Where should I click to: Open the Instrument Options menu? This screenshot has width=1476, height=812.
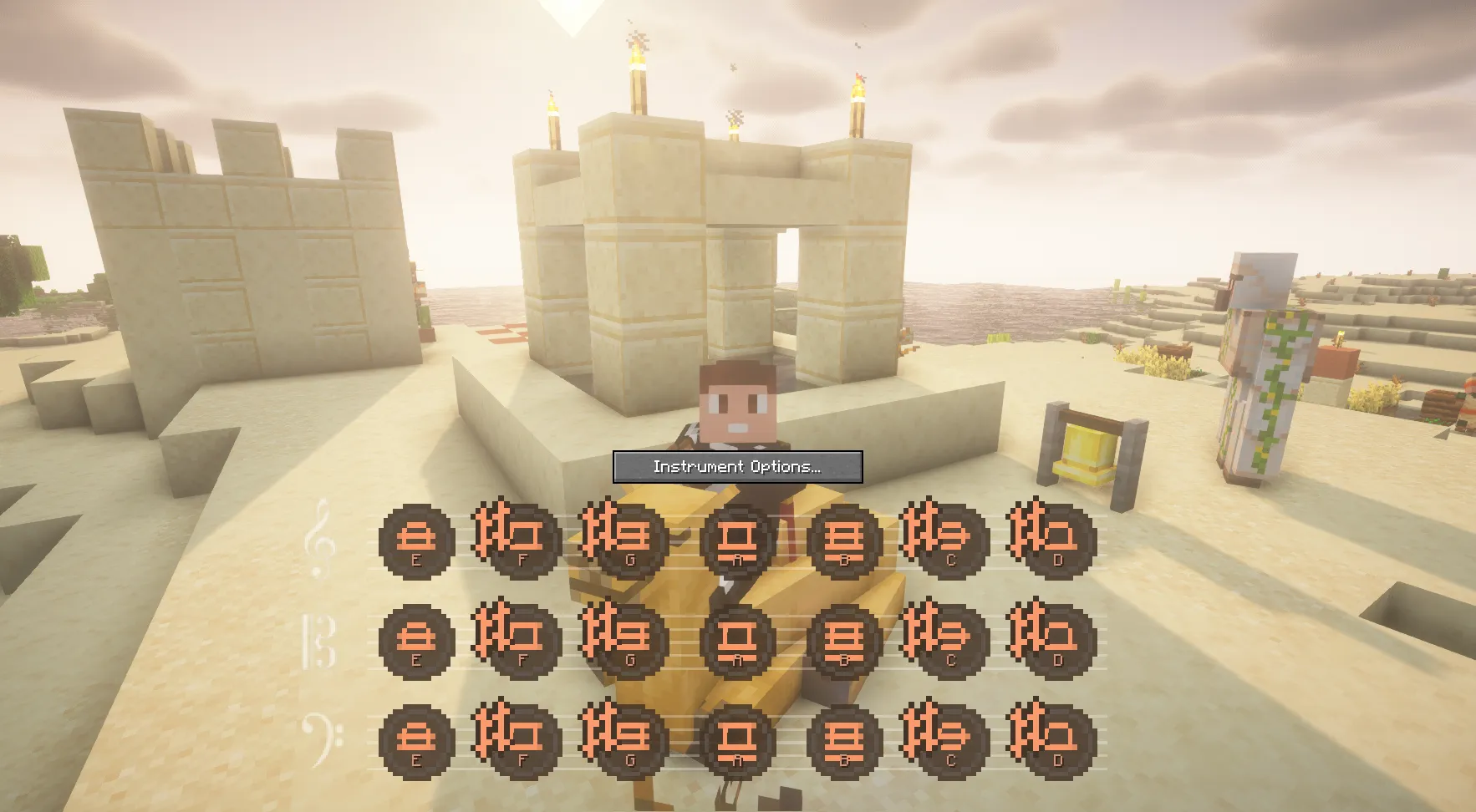click(737, 466)
